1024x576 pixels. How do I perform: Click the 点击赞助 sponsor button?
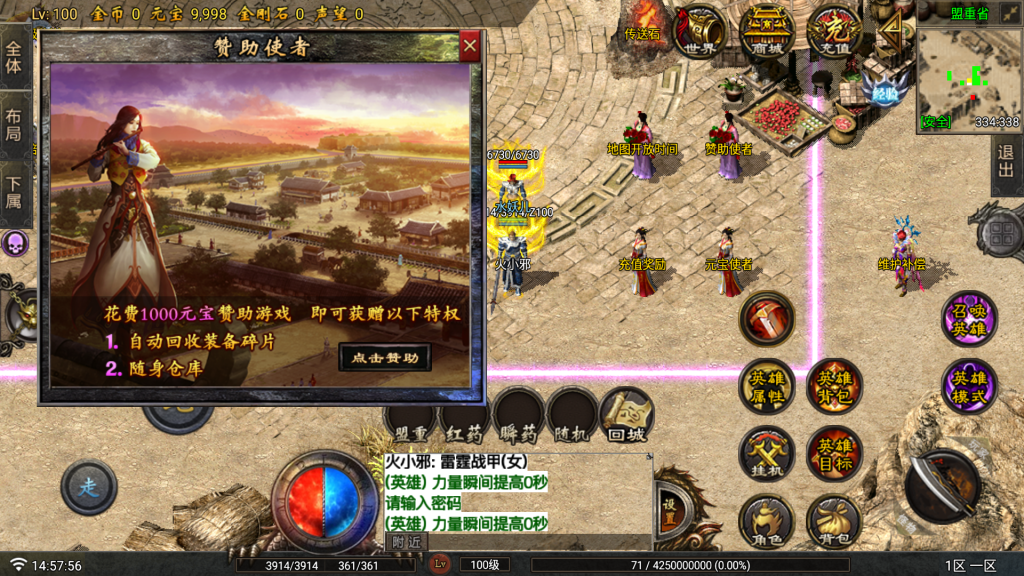(x=385, y=357)
